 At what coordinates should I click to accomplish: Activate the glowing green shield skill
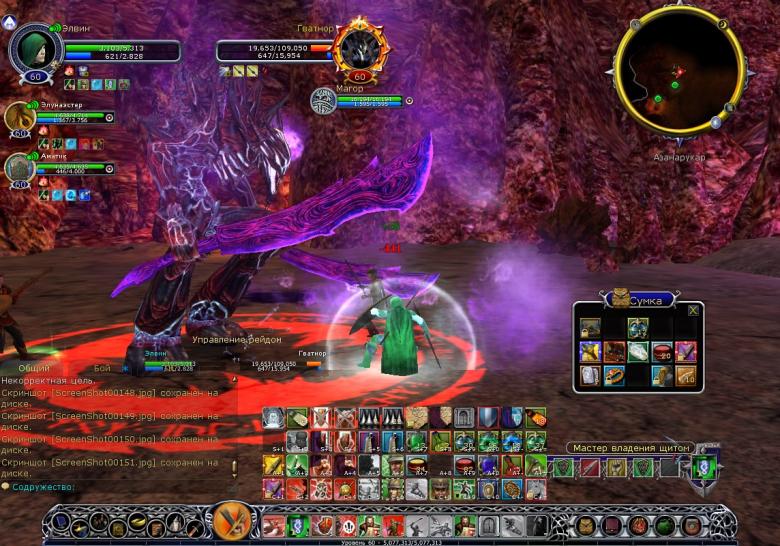click(x=705, y=467)
